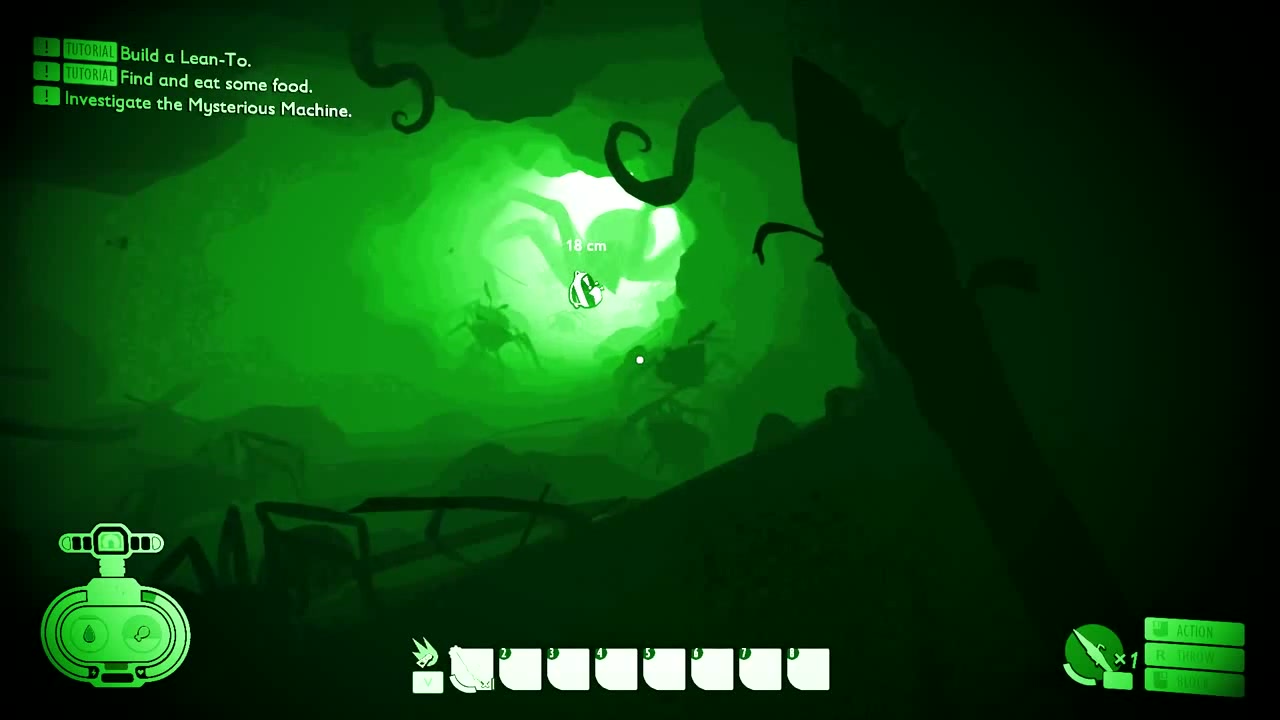1280x720 pixels.
Task: Click the fist icon beside the hotbar
Action: [427, 654]
